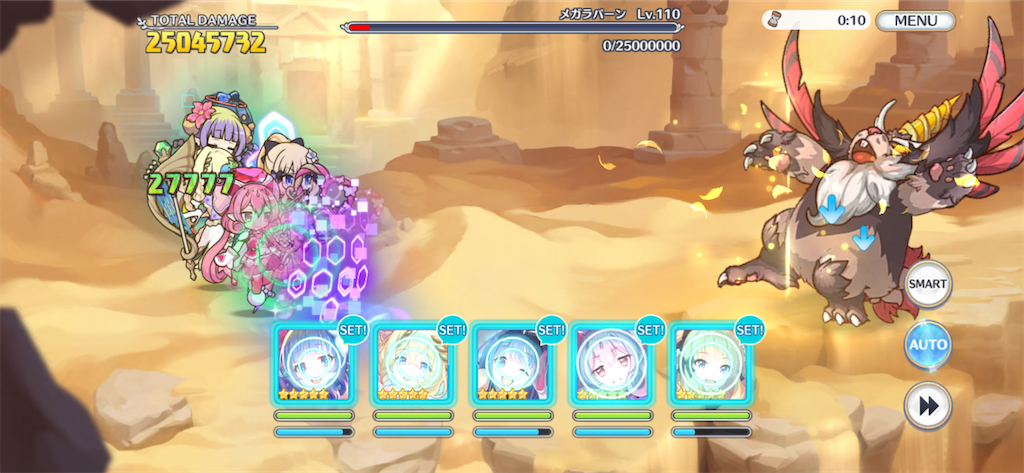Select the purple-haired character portrait

pos(314,364)
